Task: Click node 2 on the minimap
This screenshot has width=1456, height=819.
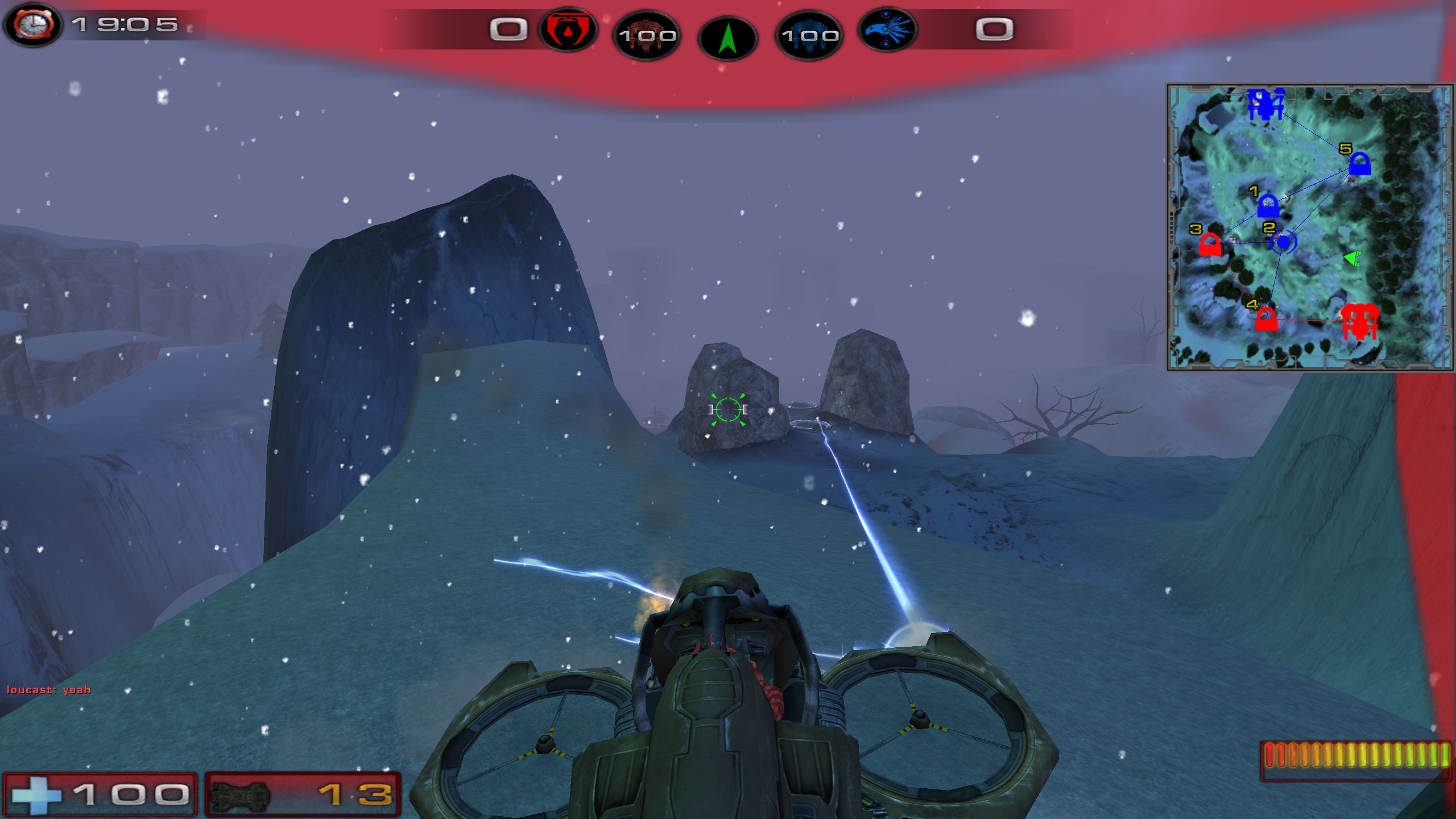Action: pyautogui.click(x=1283, y=242)
